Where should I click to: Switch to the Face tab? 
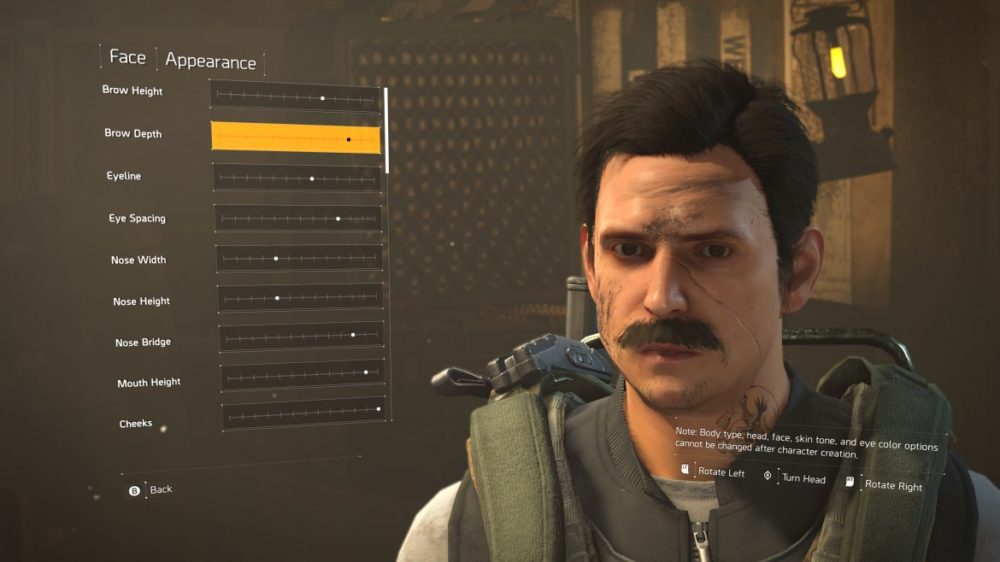[x=127, y=57]
